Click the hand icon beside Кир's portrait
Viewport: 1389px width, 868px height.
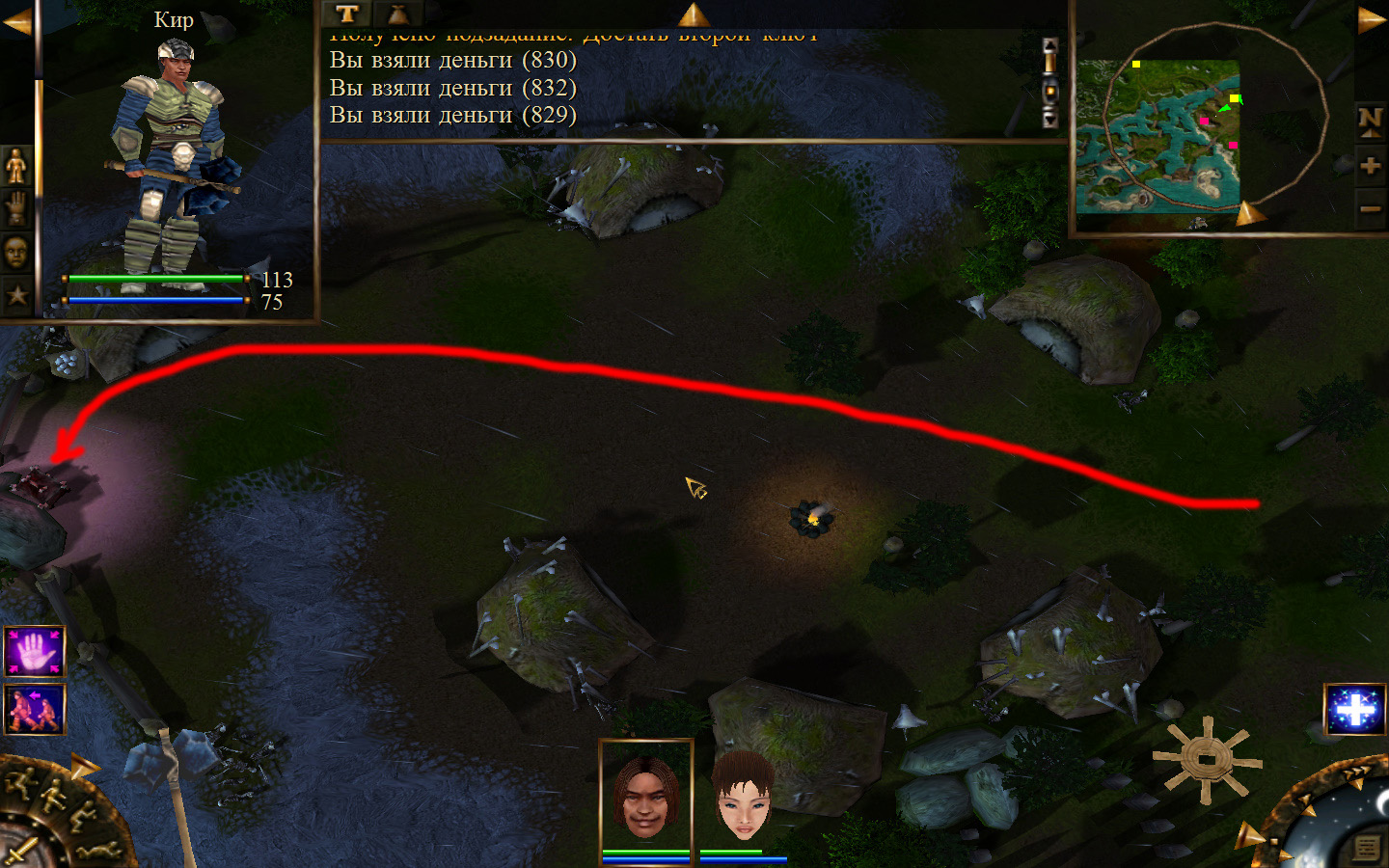[x=16, y=207]
